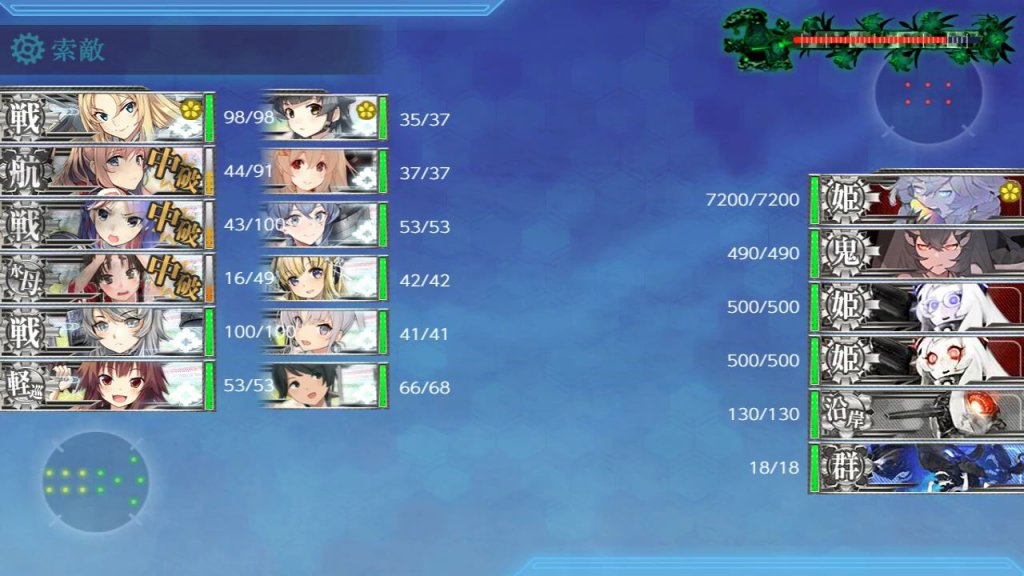Select the blue-haired escort ship with 53/53 HP
Image resolution: width=1024 pixels, height=576 pixels.
(324, 225)
